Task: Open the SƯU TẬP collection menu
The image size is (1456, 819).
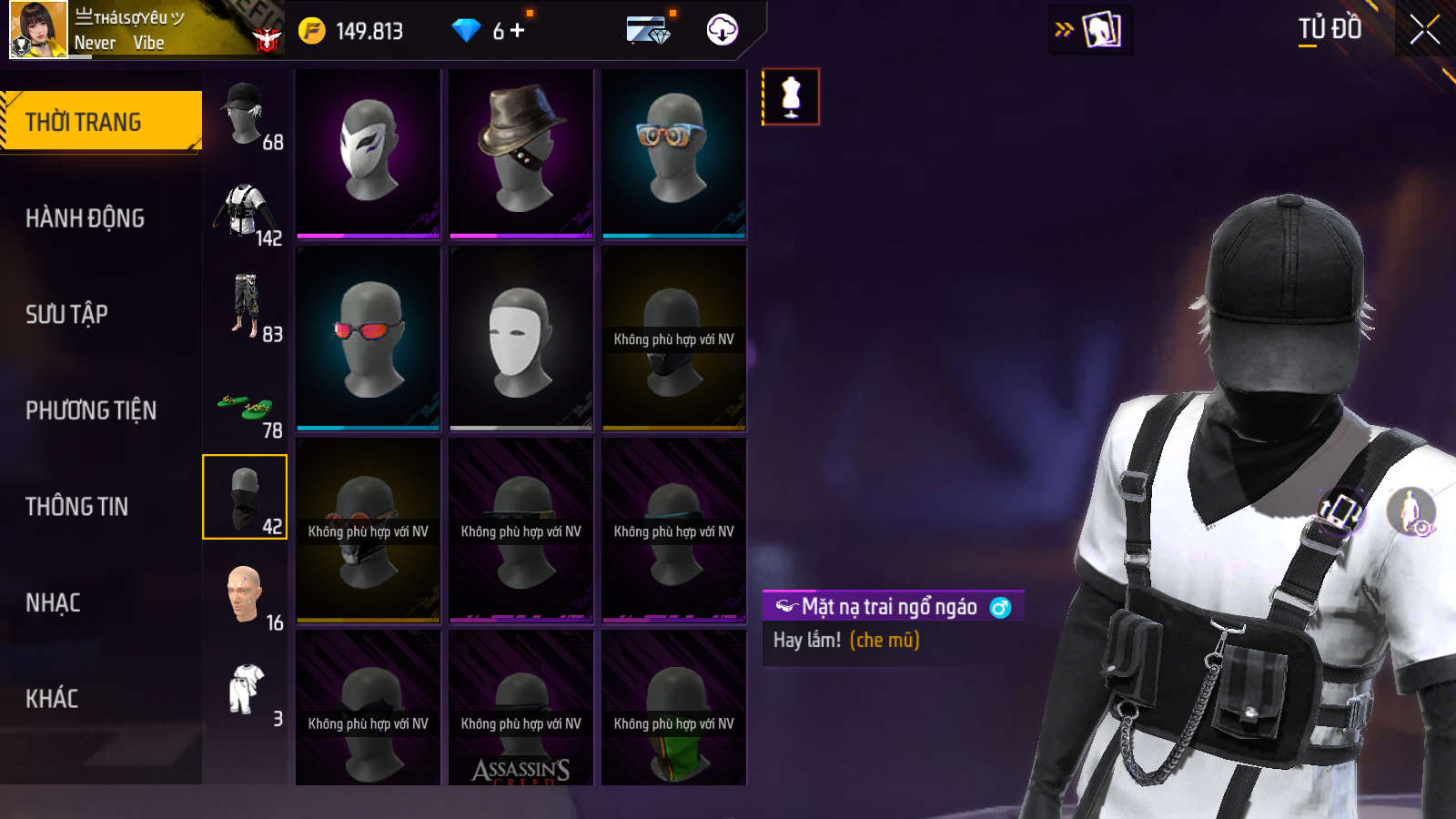Action: [66, 315]
